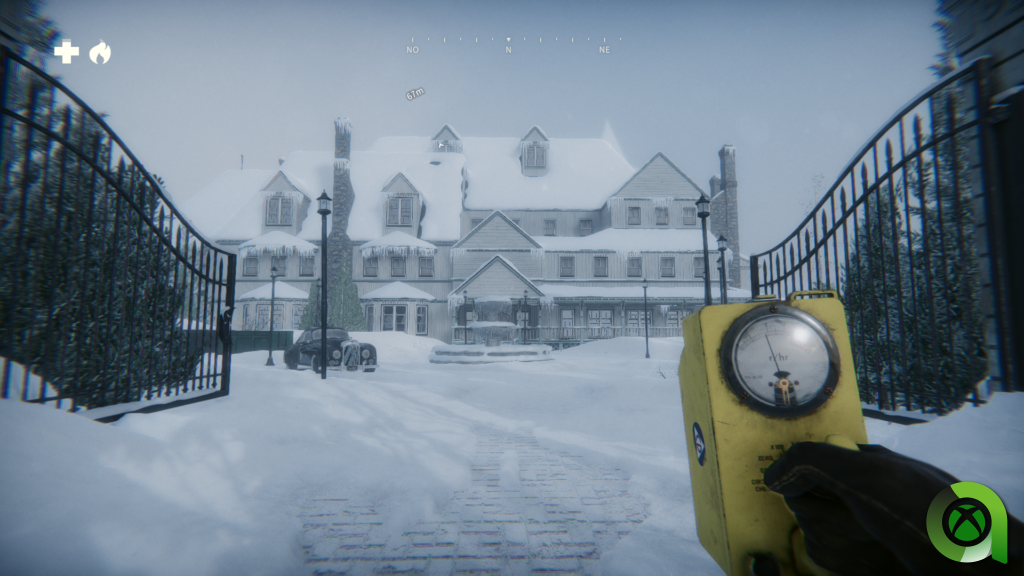Click the health cross icon
Screen dimensions: 1024x576
(66, 52)
